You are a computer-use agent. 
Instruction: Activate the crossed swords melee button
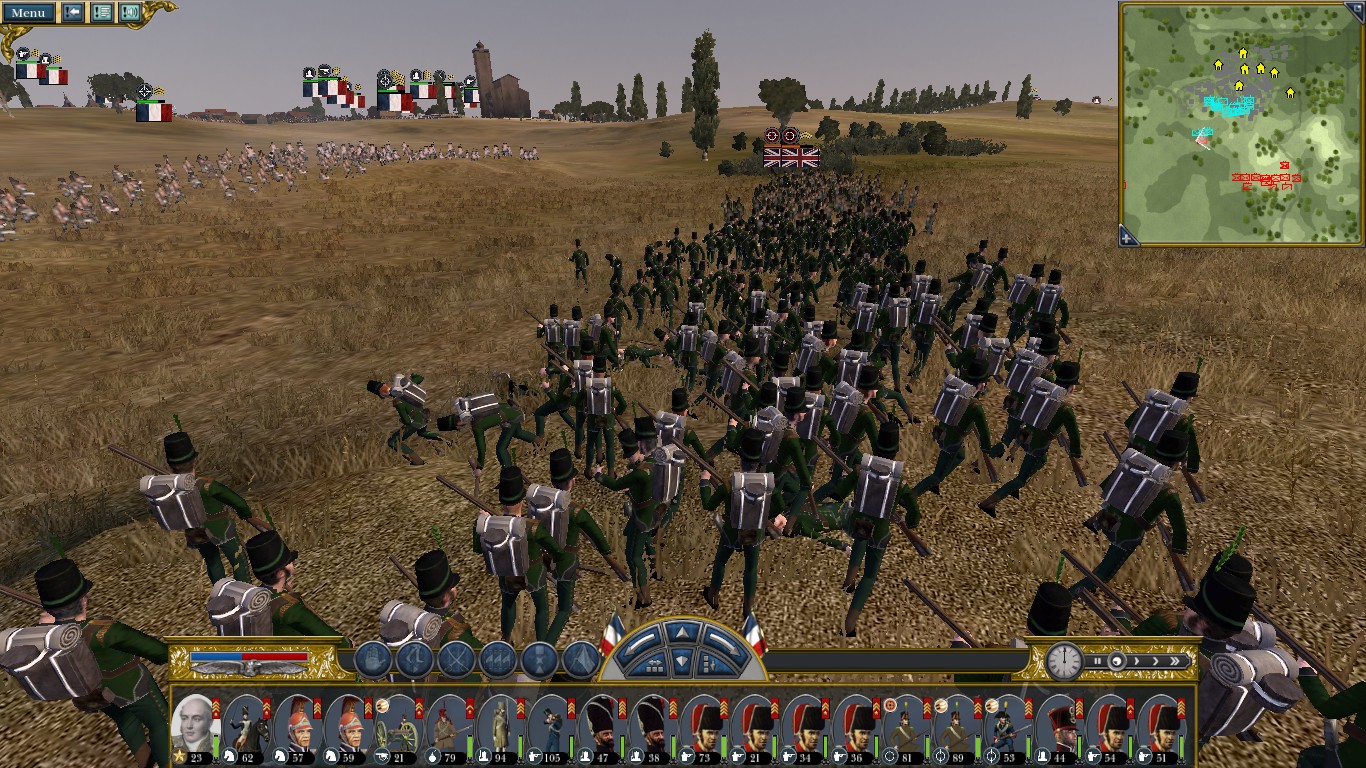(x=456, y=660)
